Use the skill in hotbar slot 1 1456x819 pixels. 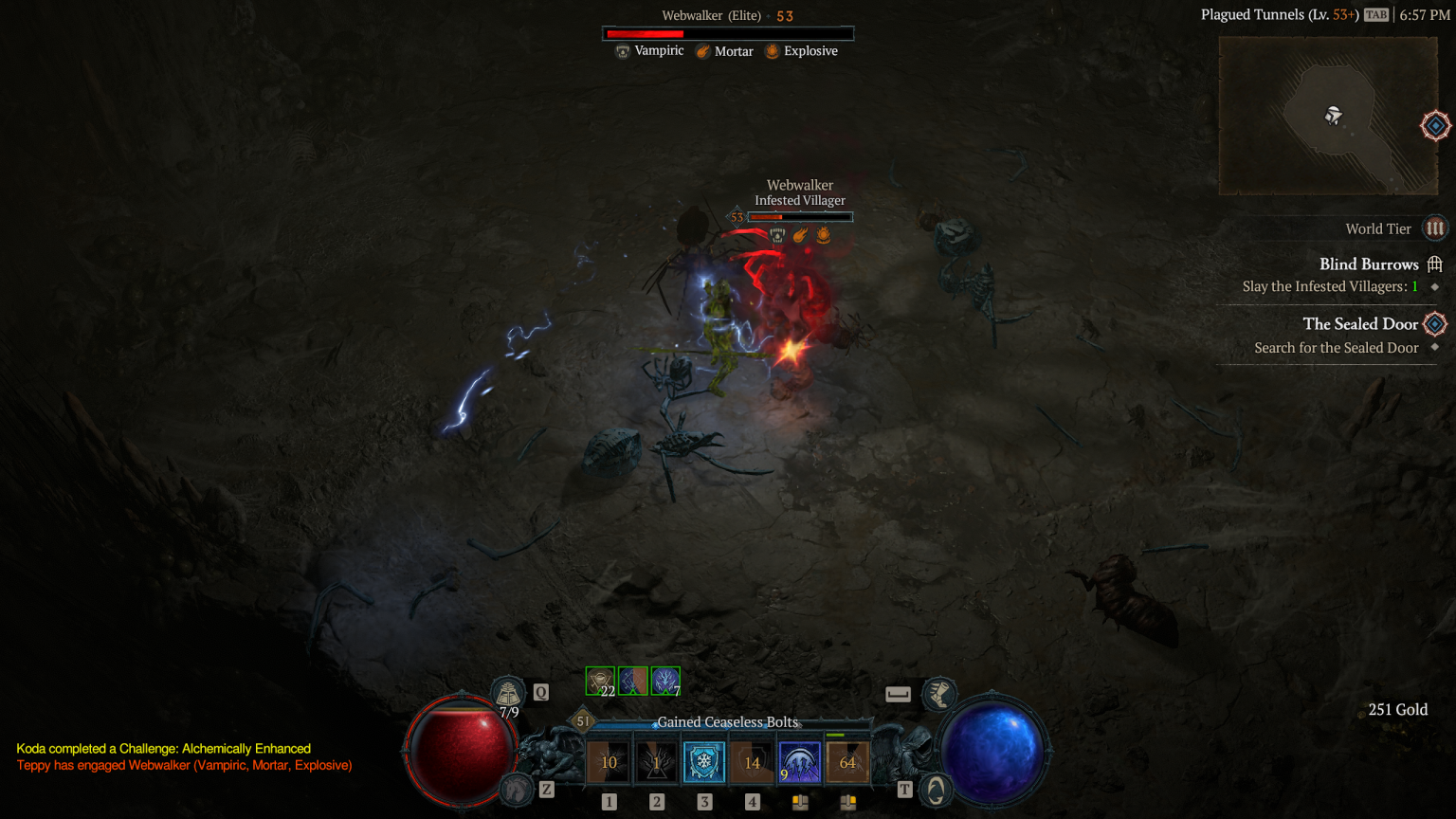point(608,760)
